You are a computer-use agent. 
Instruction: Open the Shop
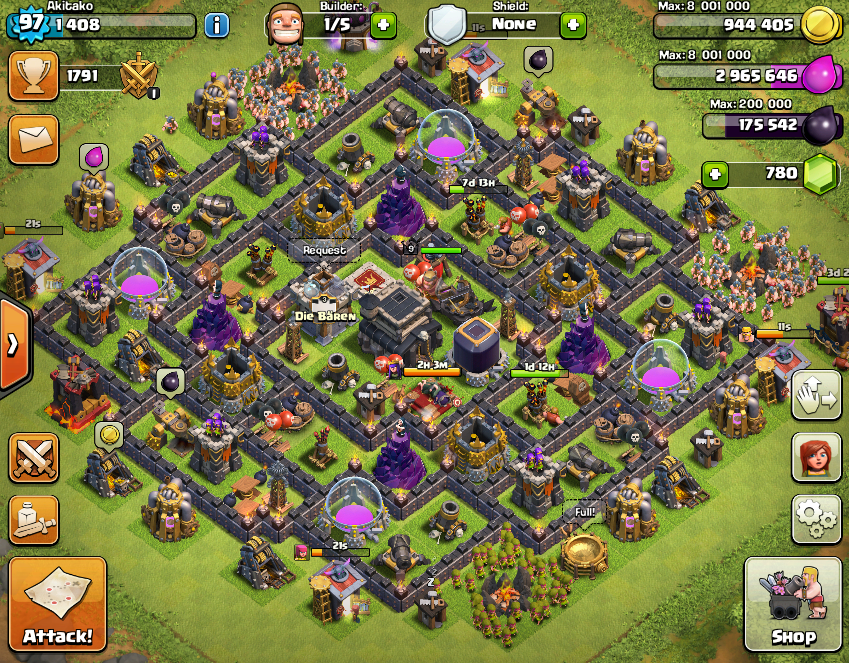tap(793, 606)
